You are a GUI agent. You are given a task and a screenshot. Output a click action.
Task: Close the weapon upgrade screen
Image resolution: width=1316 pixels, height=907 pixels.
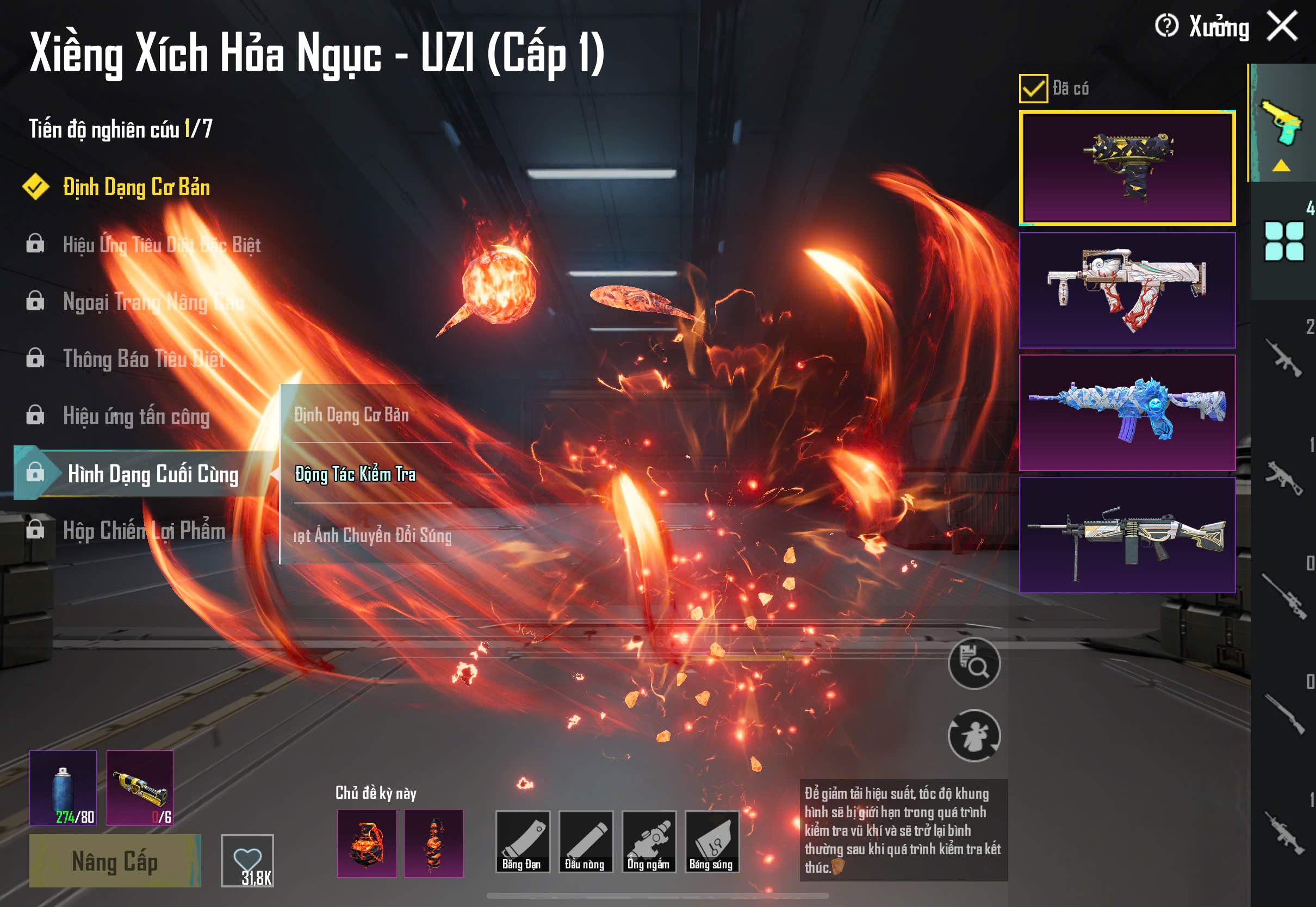1282,27
